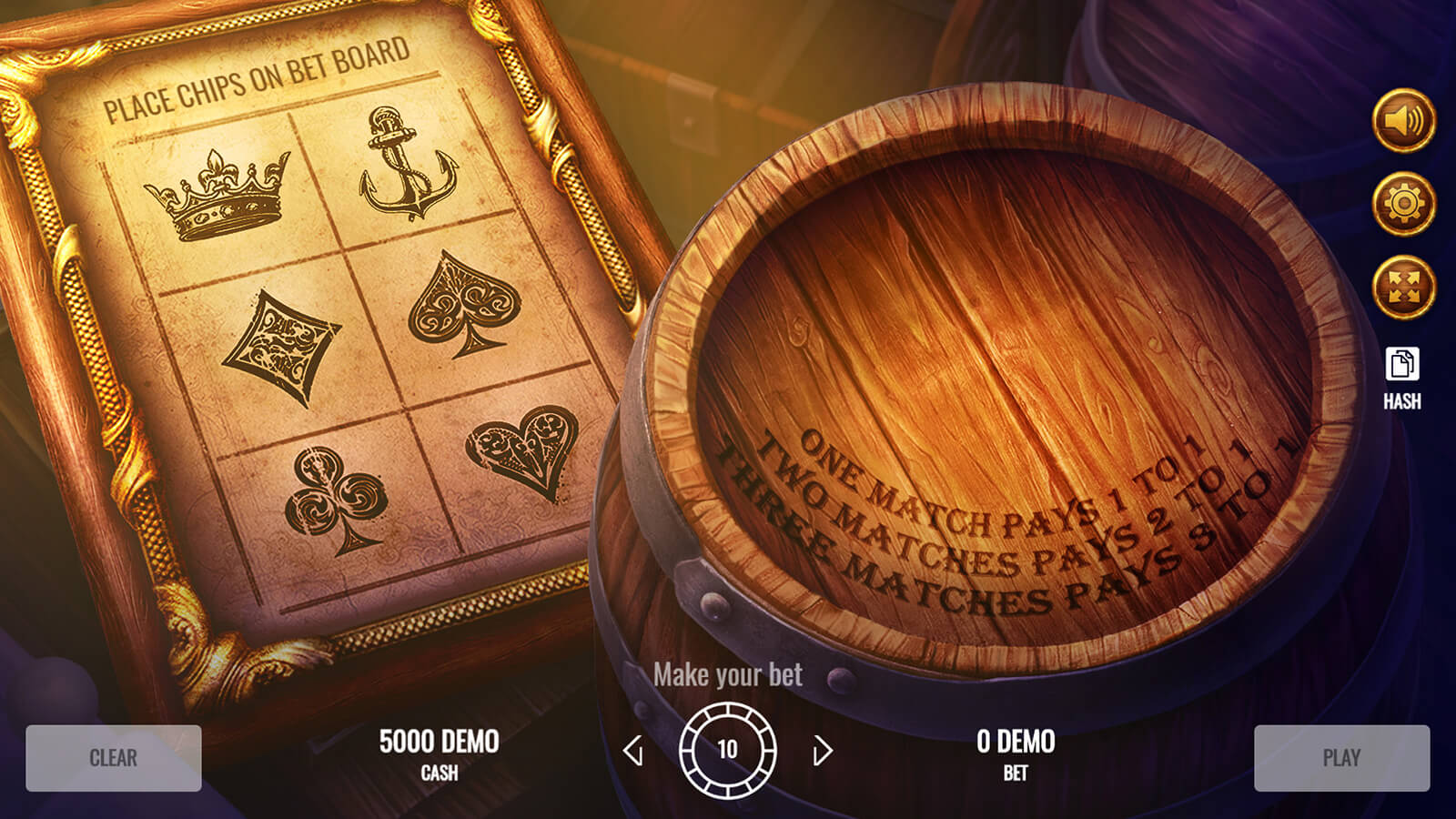The width and height of the screenshot is (1456, 819).
Task: Select the diamond square on the bet board
Action: click(280, 346)
